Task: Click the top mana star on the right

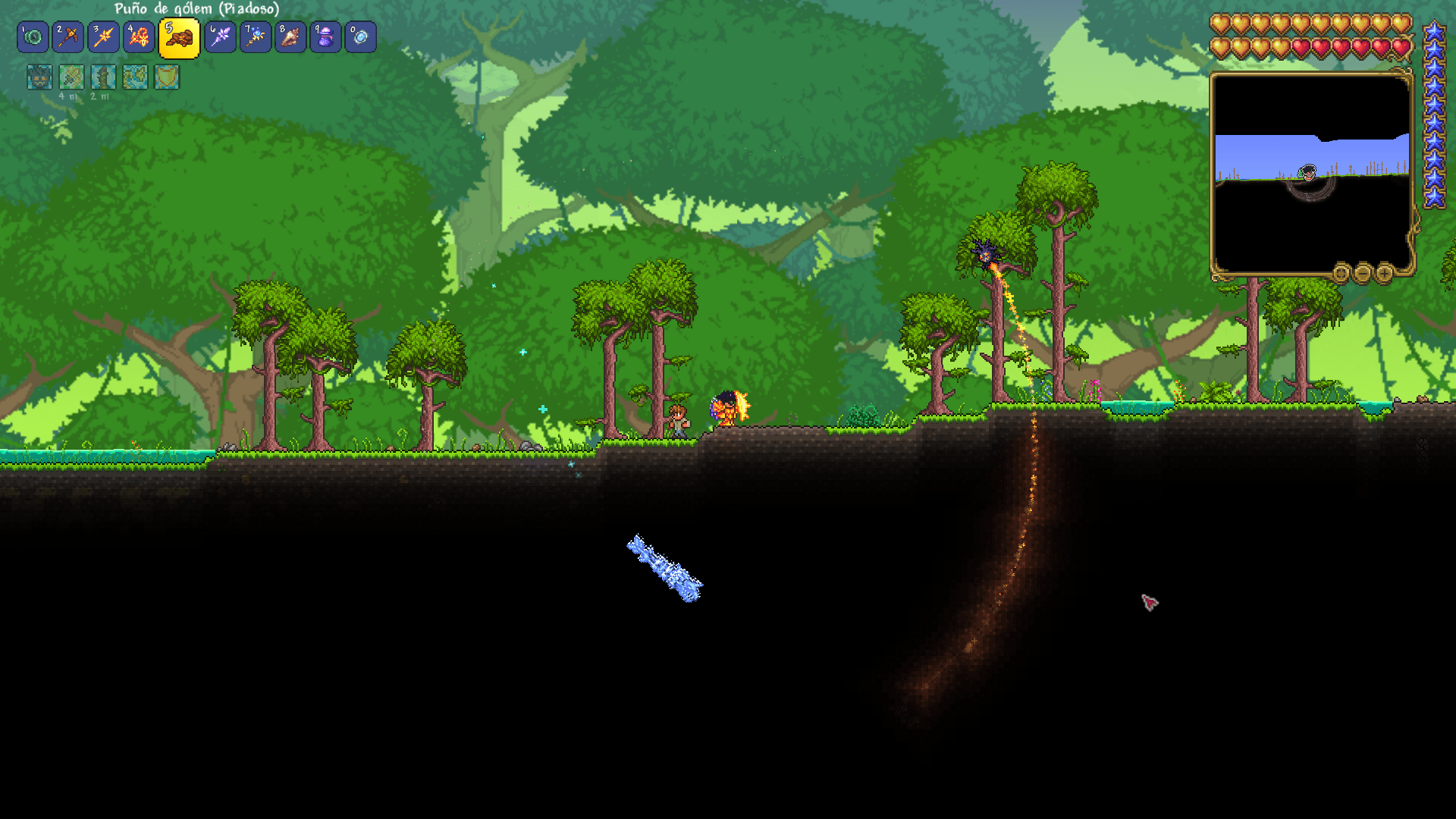Action: 1432,33
